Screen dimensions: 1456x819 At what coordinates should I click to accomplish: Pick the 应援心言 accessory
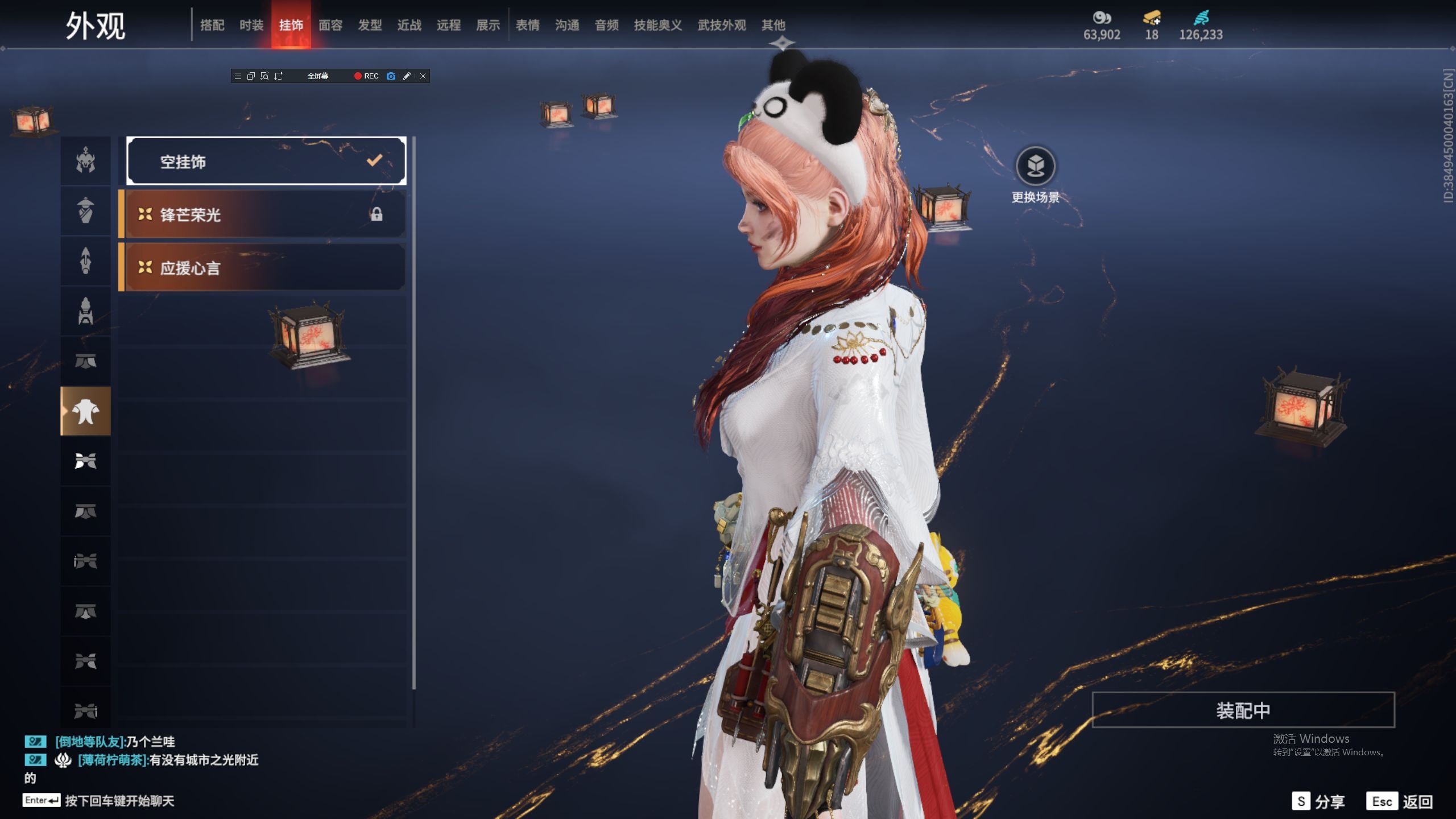click(263, 268)
